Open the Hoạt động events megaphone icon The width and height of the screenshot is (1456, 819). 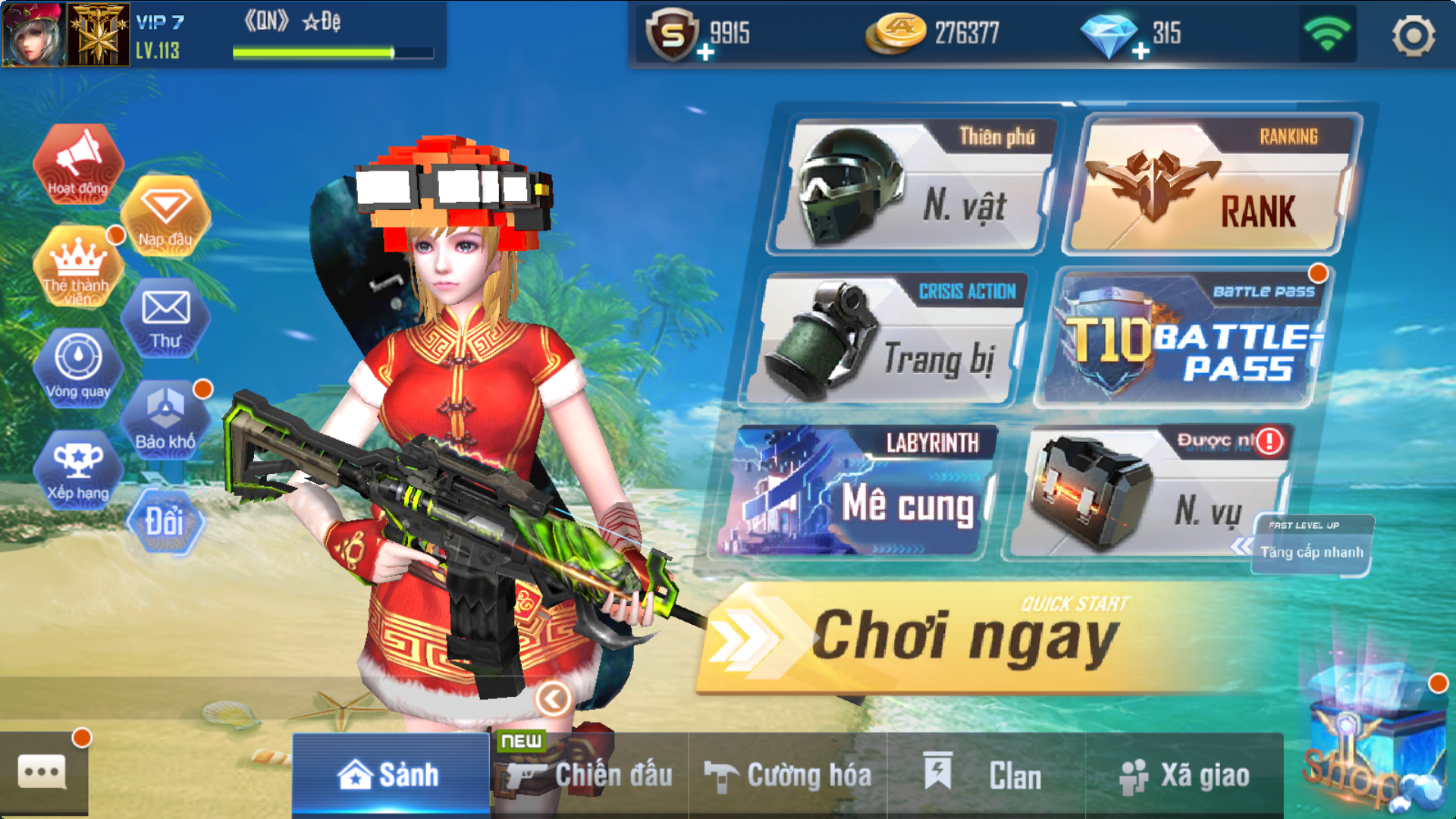[x=78, y=163]
